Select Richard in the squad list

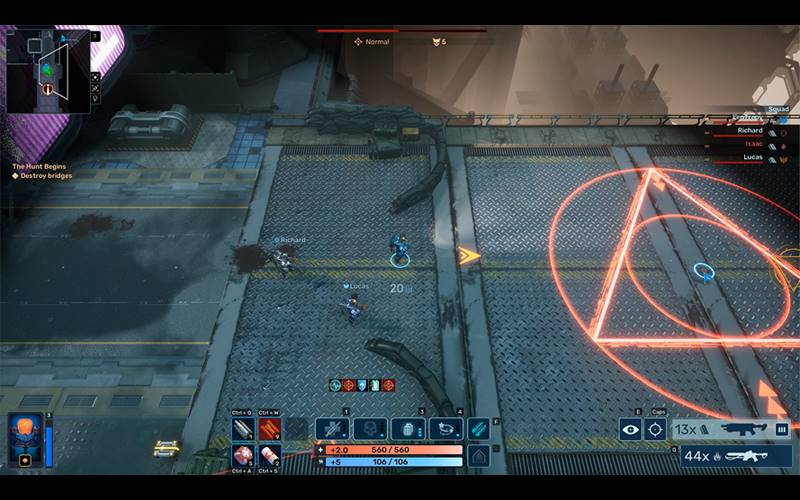(x=748, y=130)
